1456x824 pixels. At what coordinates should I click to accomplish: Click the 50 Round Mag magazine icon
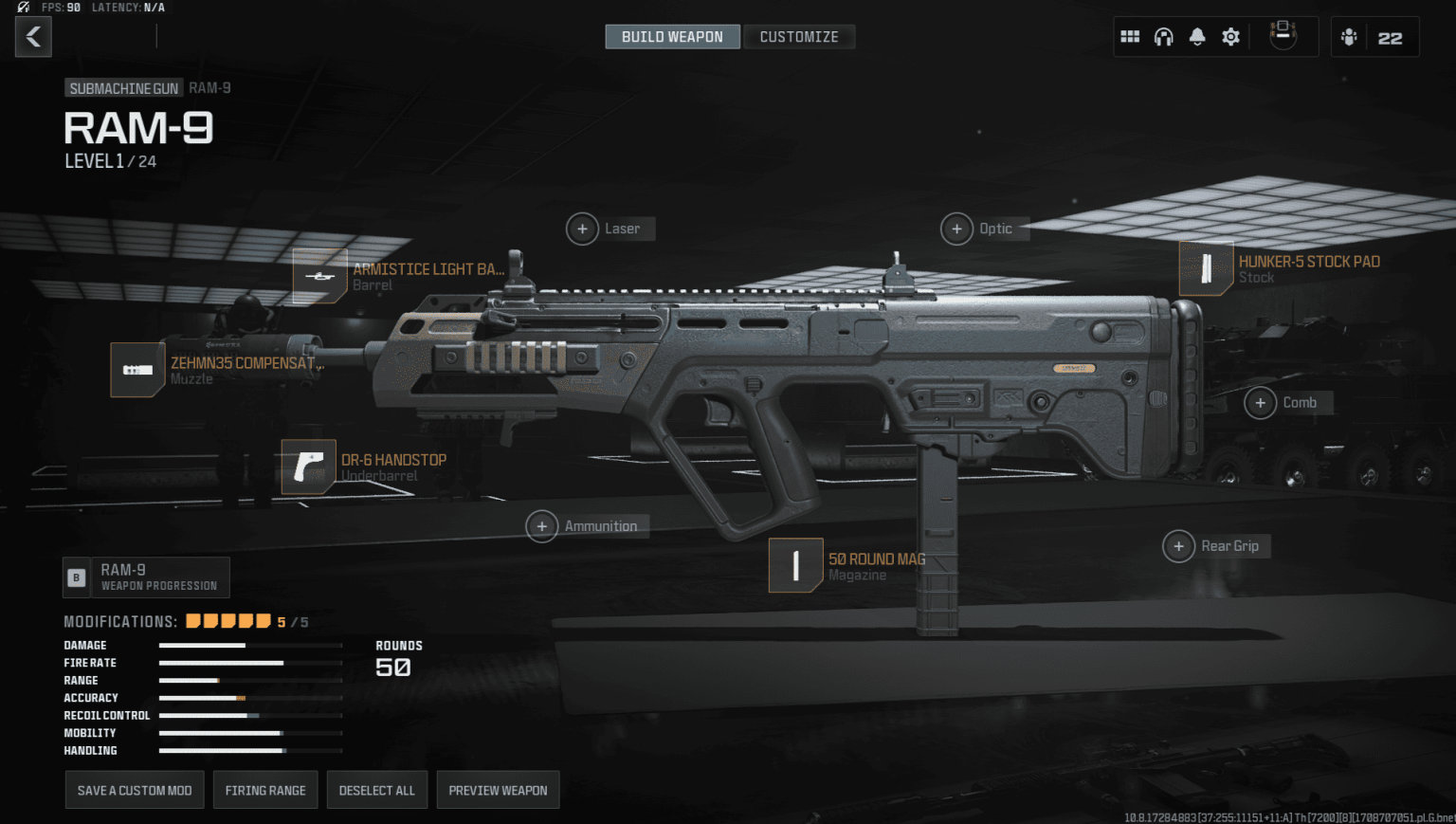[x=795, y=565]
